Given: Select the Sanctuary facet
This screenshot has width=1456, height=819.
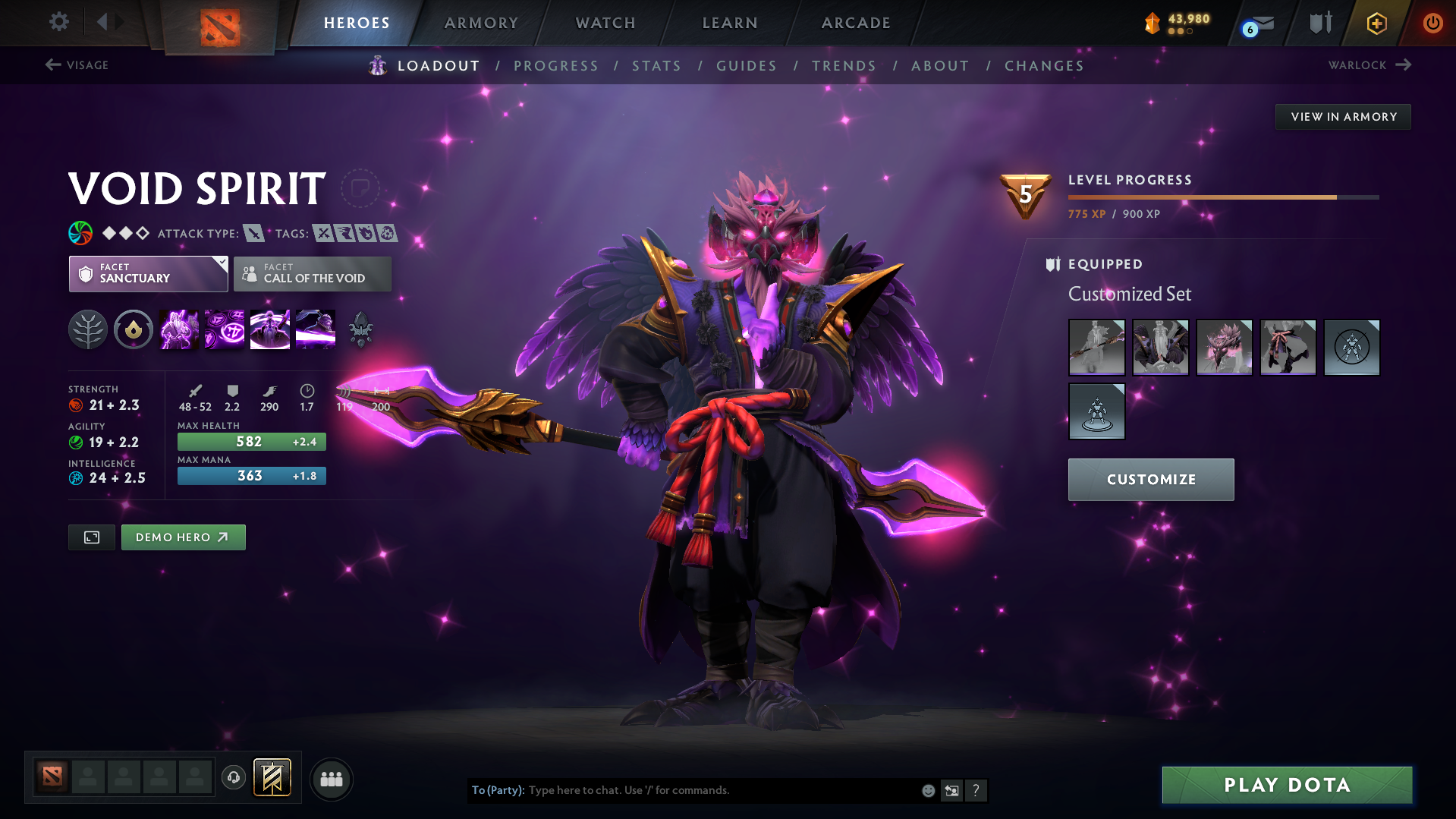Looking at the screenshot, I should click(x=148, y=274).
